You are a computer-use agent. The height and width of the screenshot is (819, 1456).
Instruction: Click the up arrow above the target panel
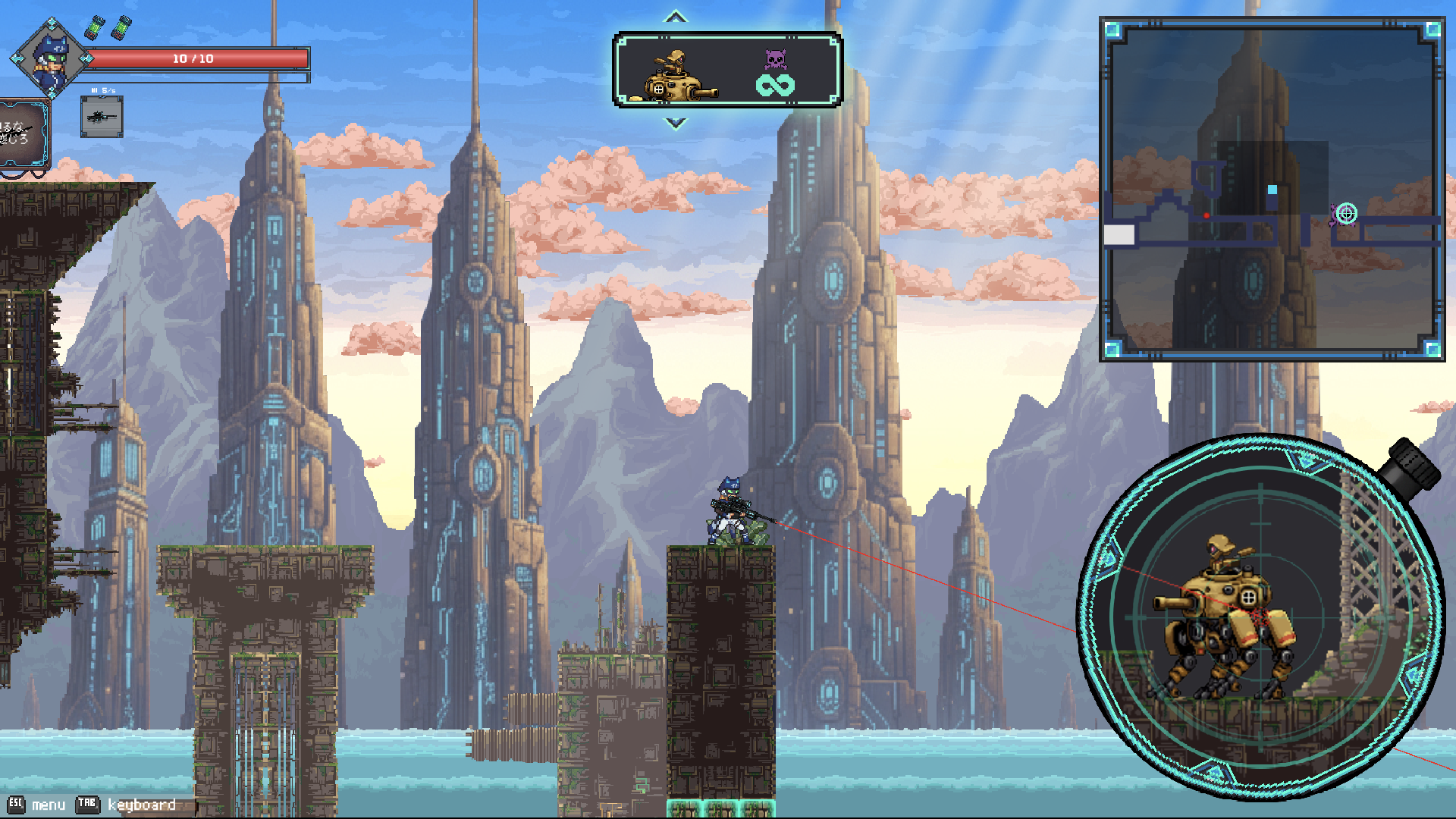click(x=675, y=17)
